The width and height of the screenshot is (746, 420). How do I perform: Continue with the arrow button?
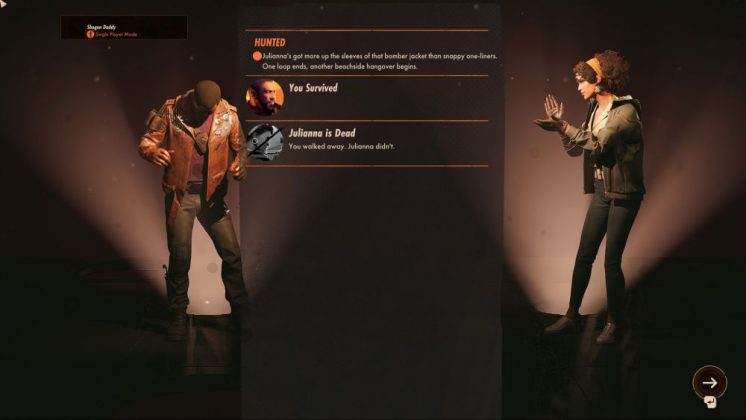709,381
